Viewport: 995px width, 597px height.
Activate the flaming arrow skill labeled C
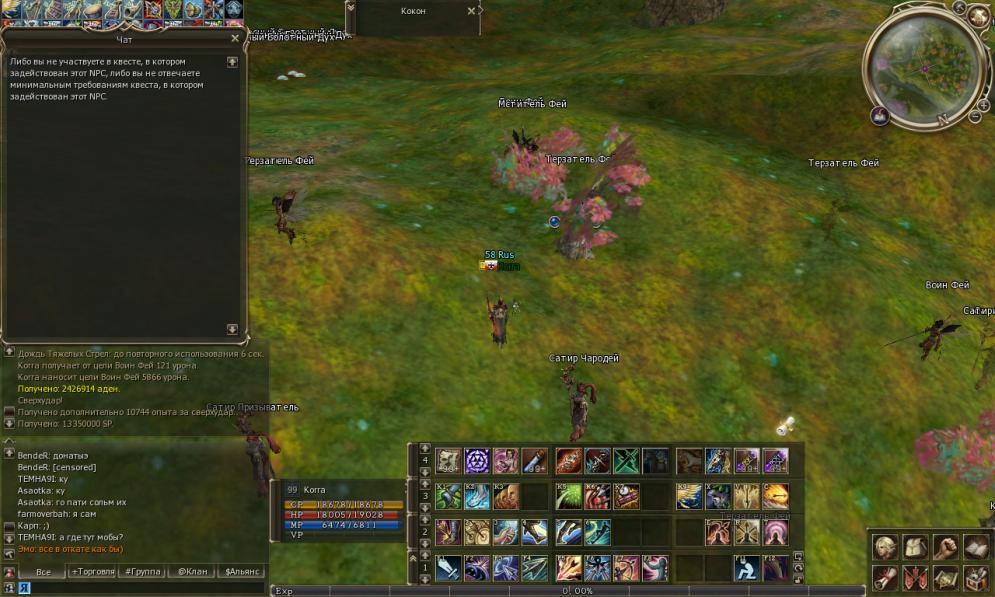click(776, 496)
